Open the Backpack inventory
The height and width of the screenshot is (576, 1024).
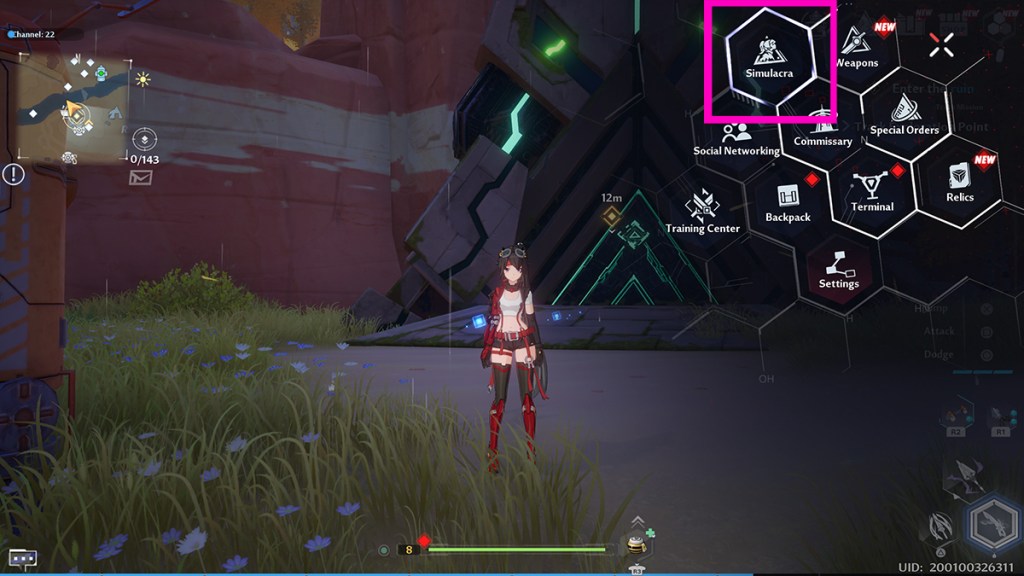[x=788, y=203]
